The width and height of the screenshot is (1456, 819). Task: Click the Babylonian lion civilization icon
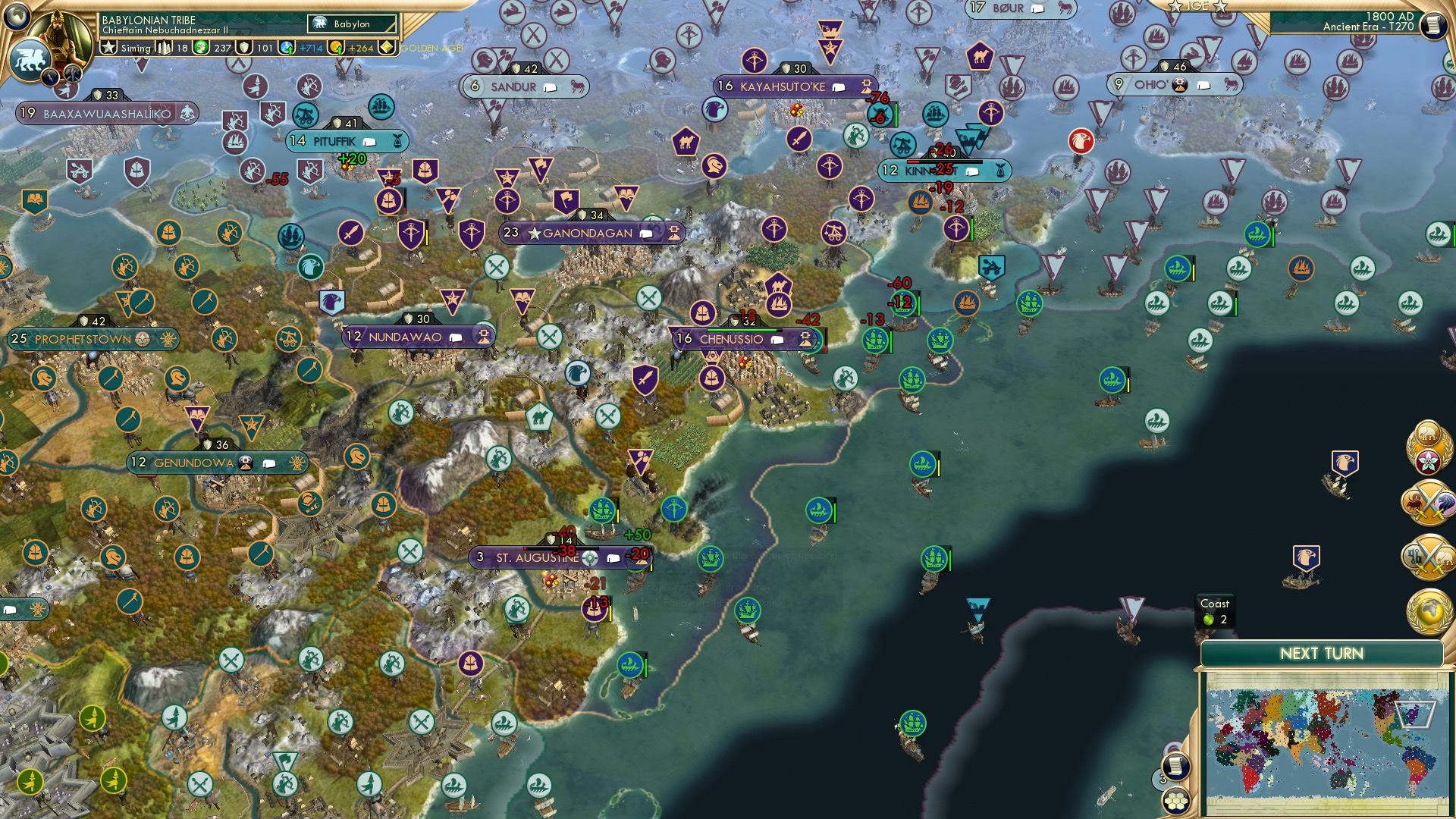31,59
